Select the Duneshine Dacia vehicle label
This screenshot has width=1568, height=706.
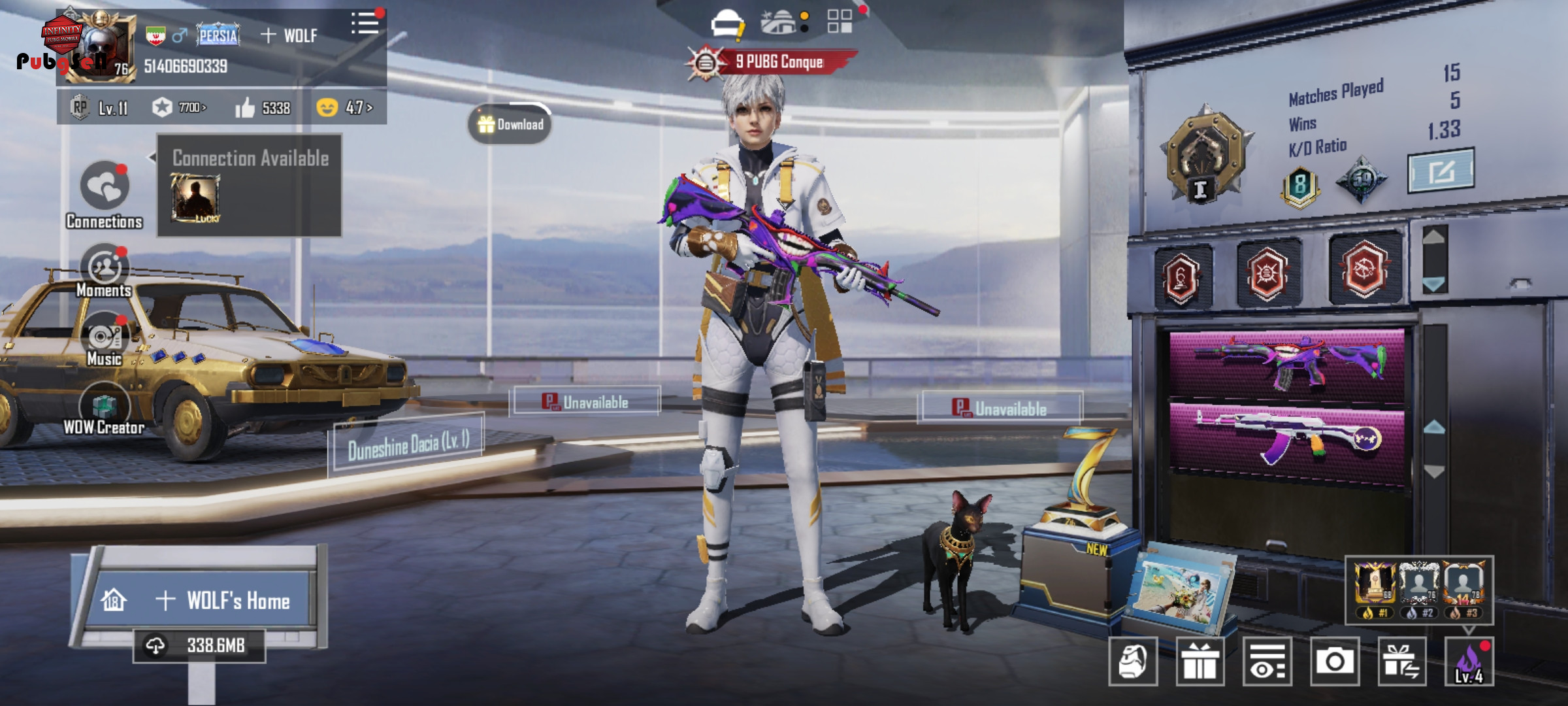coord(408,445)
